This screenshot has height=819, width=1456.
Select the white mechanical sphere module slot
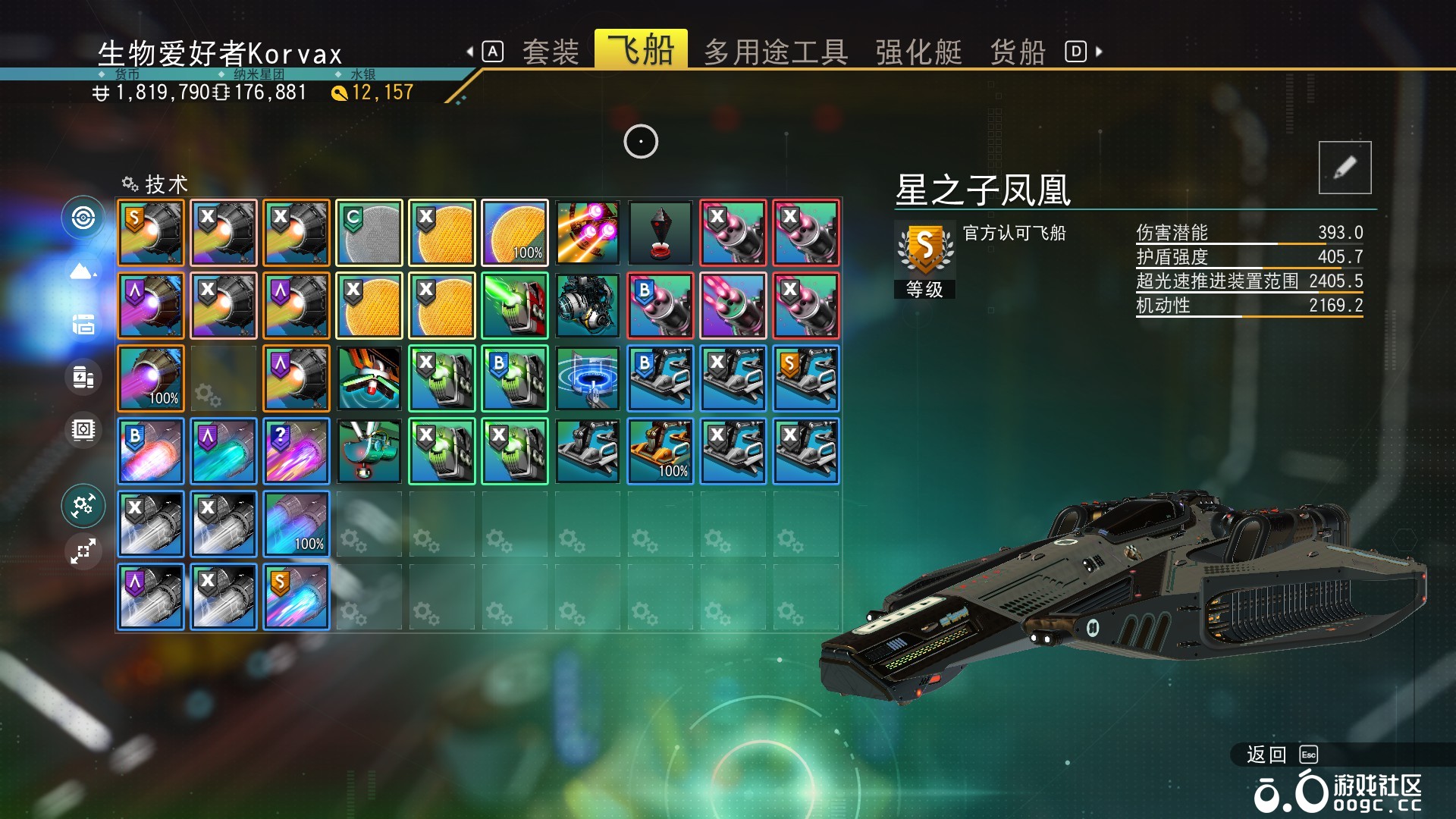pyautogui.click(x=588, y=306)
